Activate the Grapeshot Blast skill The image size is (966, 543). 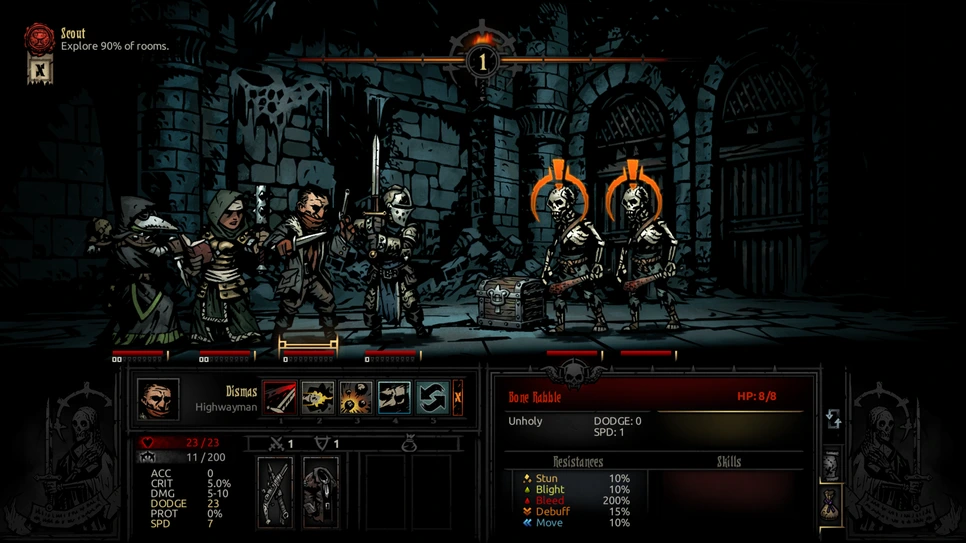[x=356, y=397]
